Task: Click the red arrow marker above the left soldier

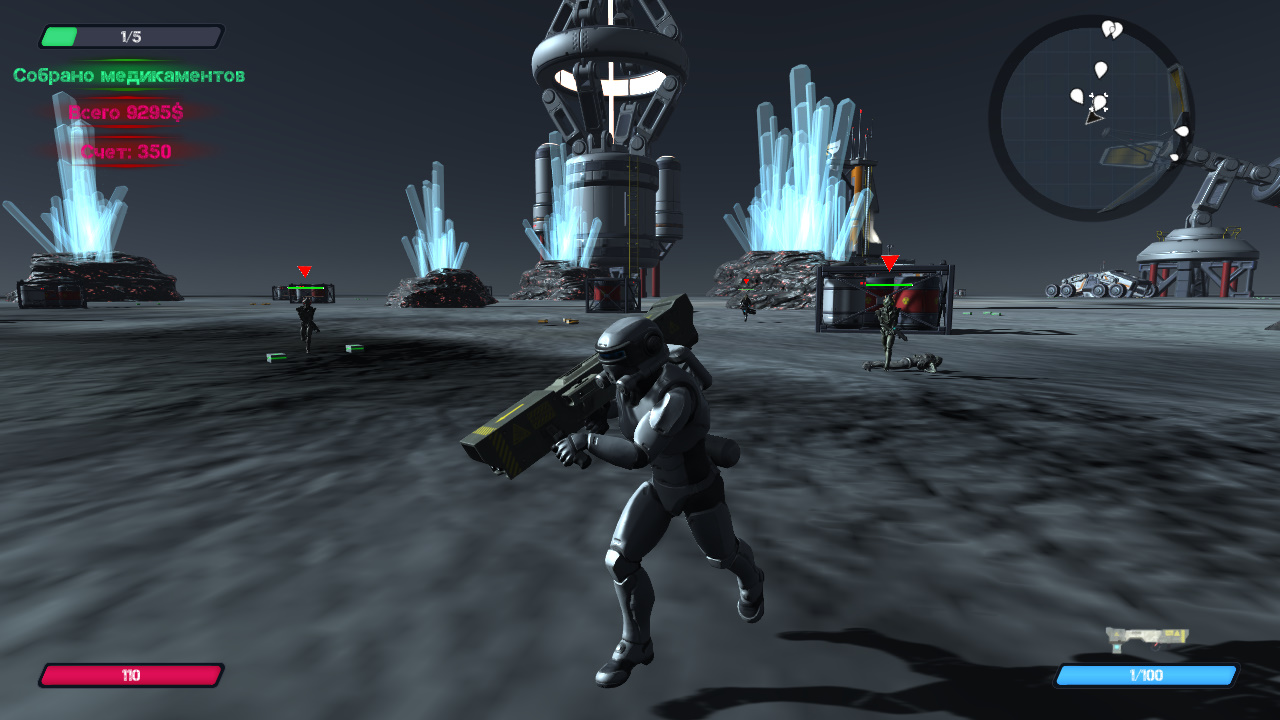Action: (x=303, y=271)
